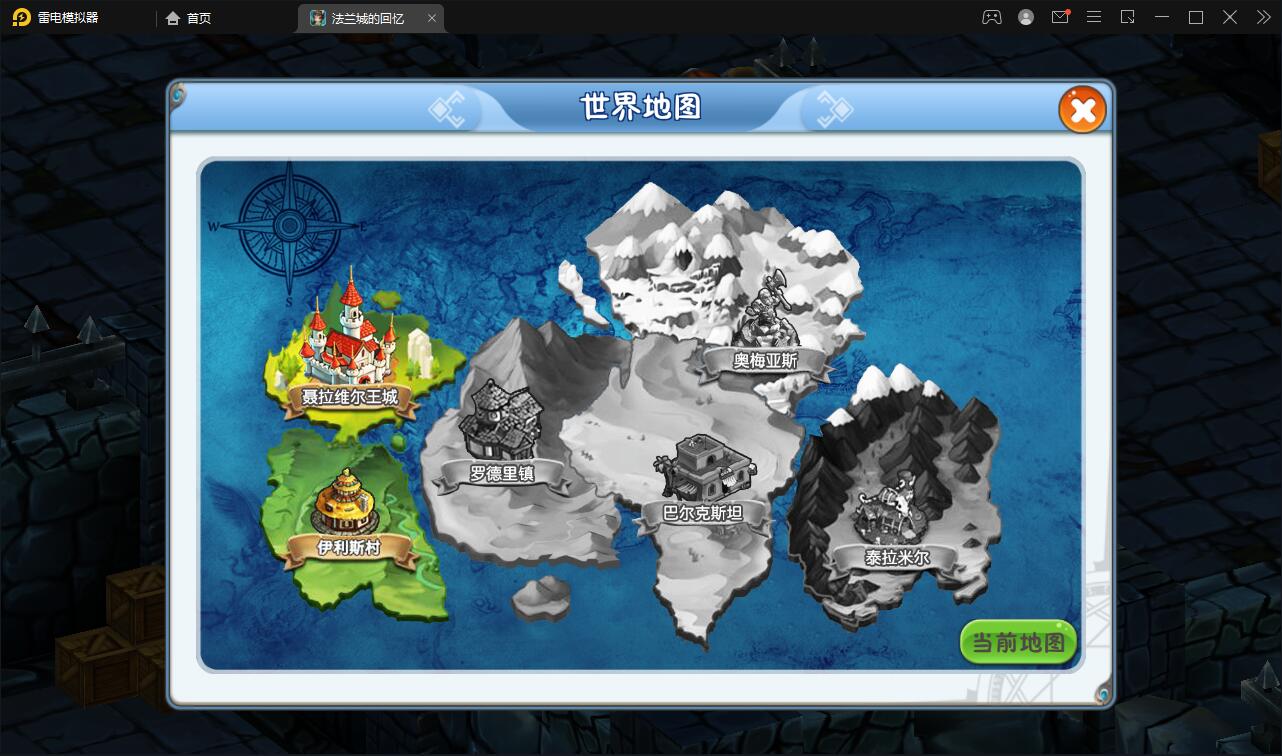
Task: Click the 罗德里镇 house icon
Action: click(x=500, y=420)
